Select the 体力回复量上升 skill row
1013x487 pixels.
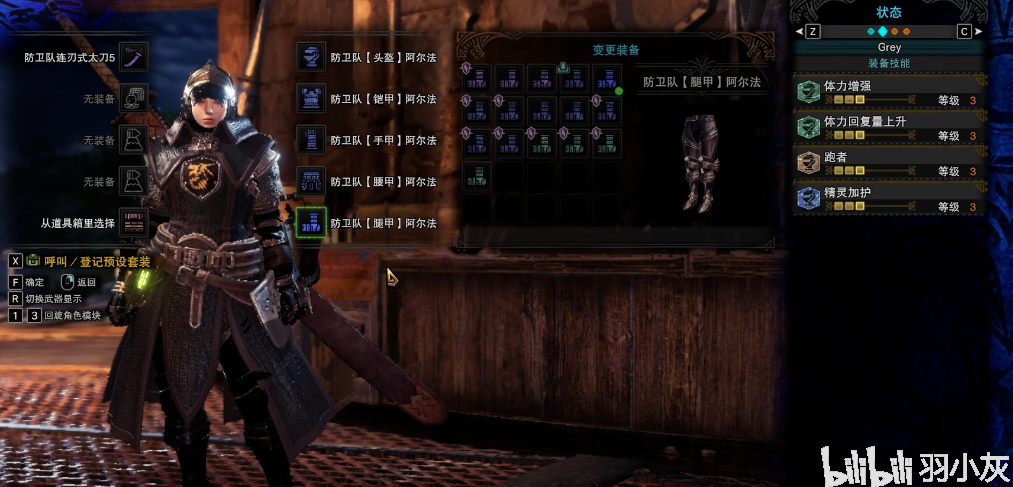click(x=890, y=127)
